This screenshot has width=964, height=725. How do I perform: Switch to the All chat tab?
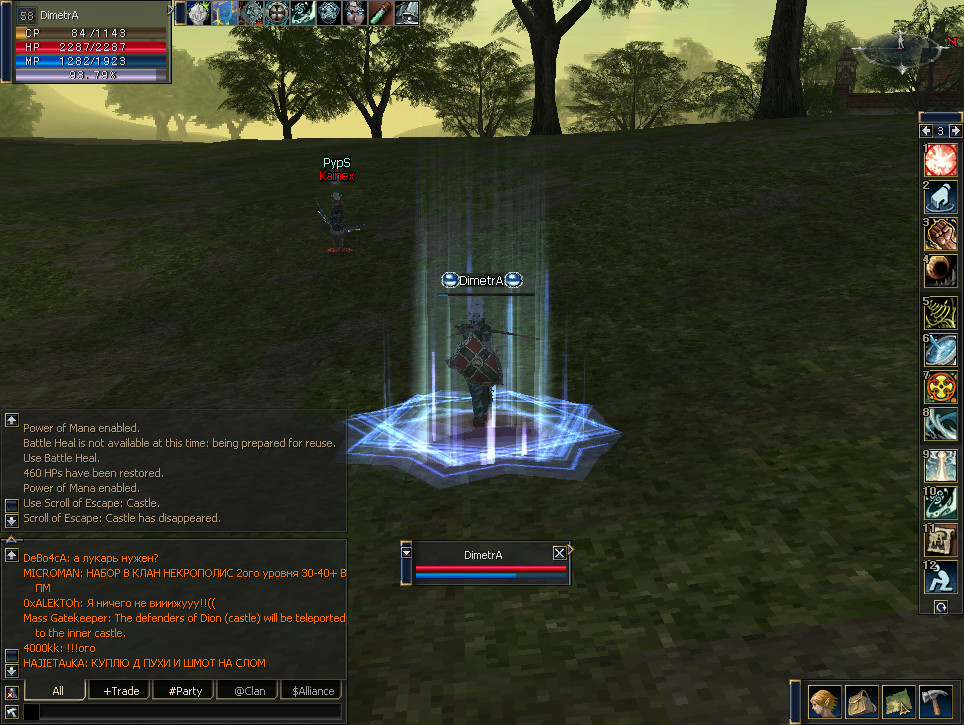[57, 691]
